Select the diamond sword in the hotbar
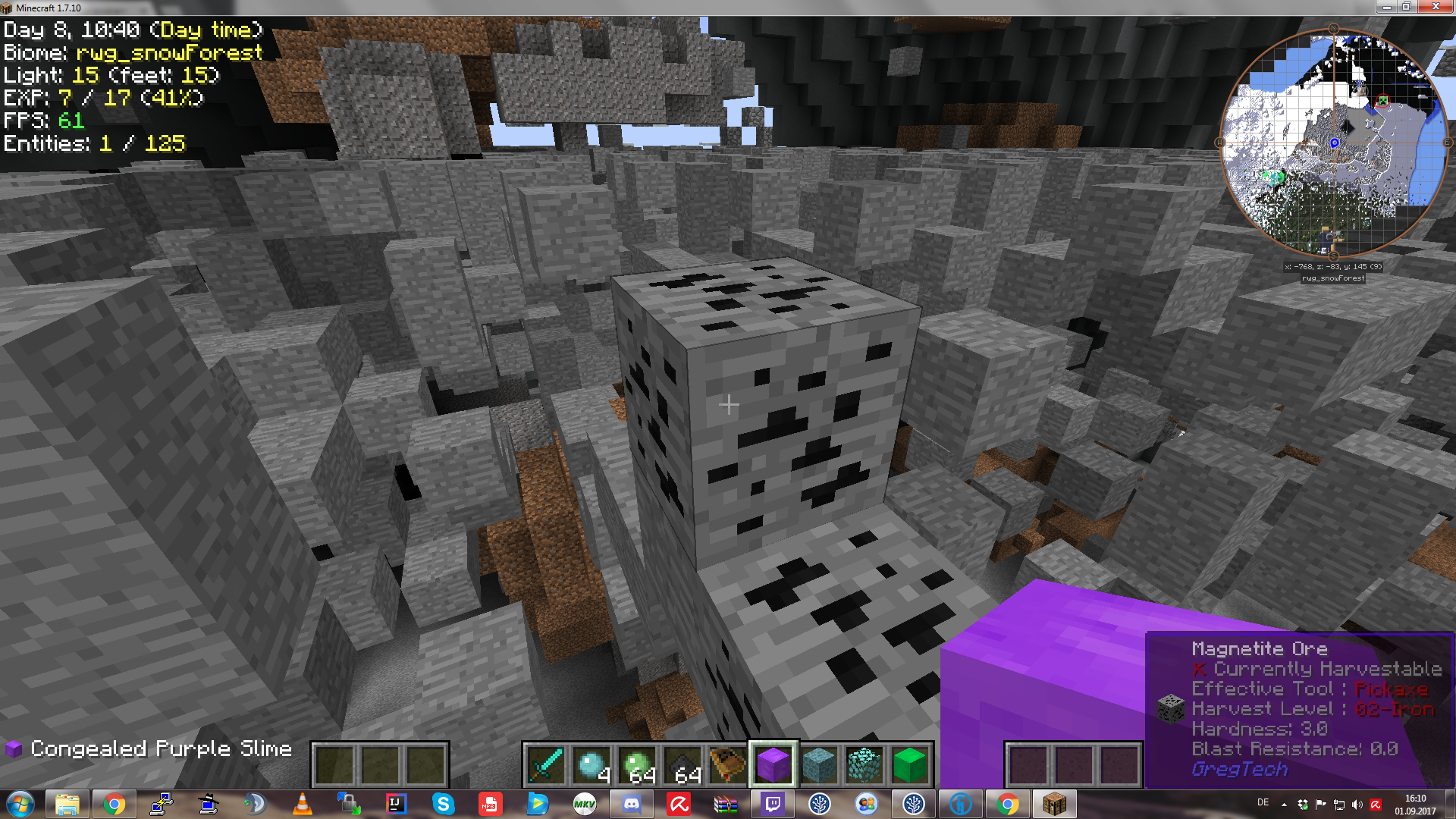The width and height of the screenshot is (1456, 819). coord(546,766)
